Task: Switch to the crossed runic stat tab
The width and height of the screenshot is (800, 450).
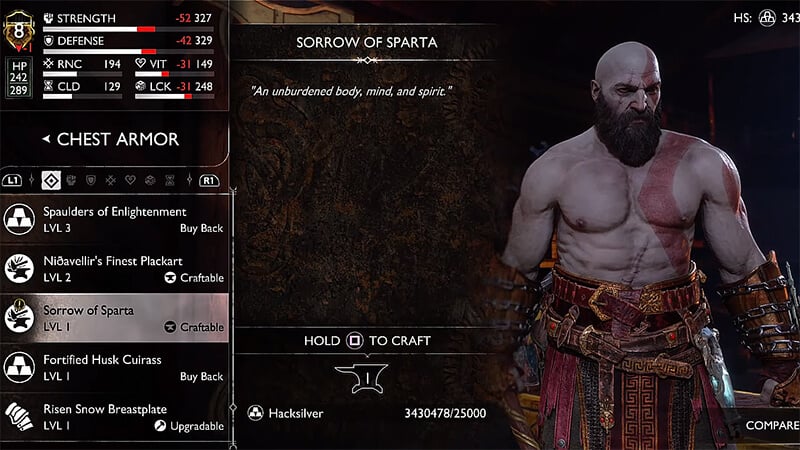Action: pyautogui.click(x=109, y=181)
